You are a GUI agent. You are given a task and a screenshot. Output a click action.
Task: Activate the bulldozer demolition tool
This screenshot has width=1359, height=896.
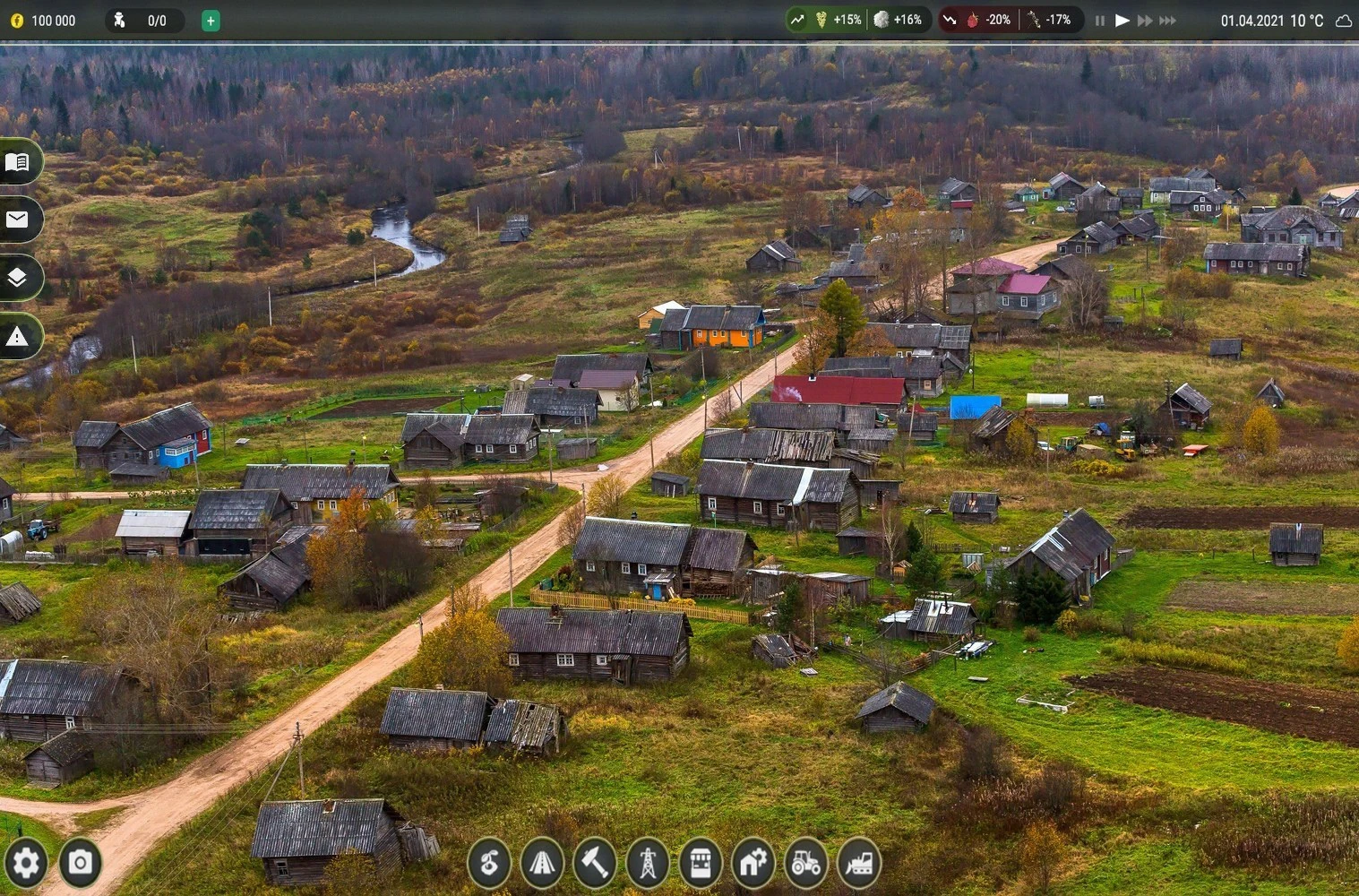(857, 862)
